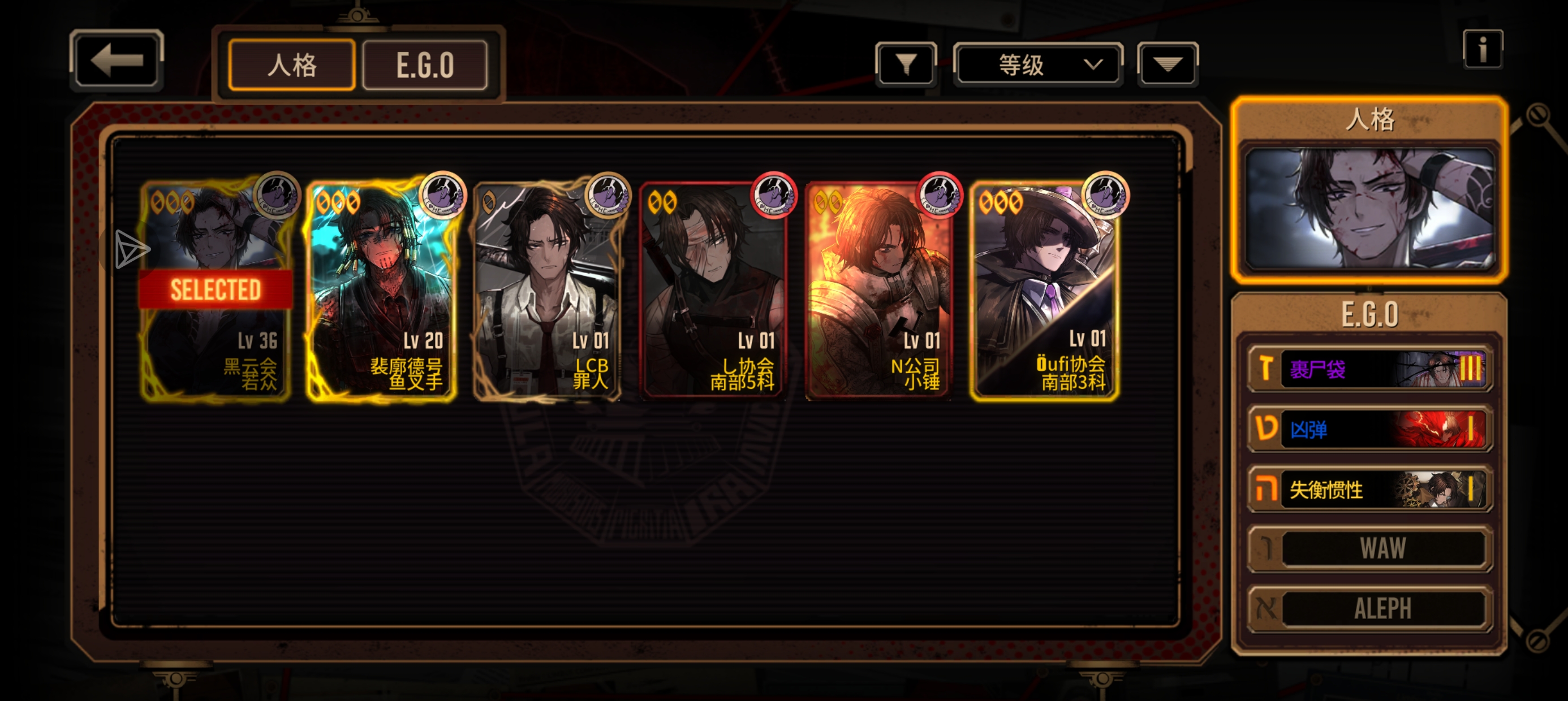
Task: Select the empty ALEPH E.G.O slot
Action: tap(1369, 608)
